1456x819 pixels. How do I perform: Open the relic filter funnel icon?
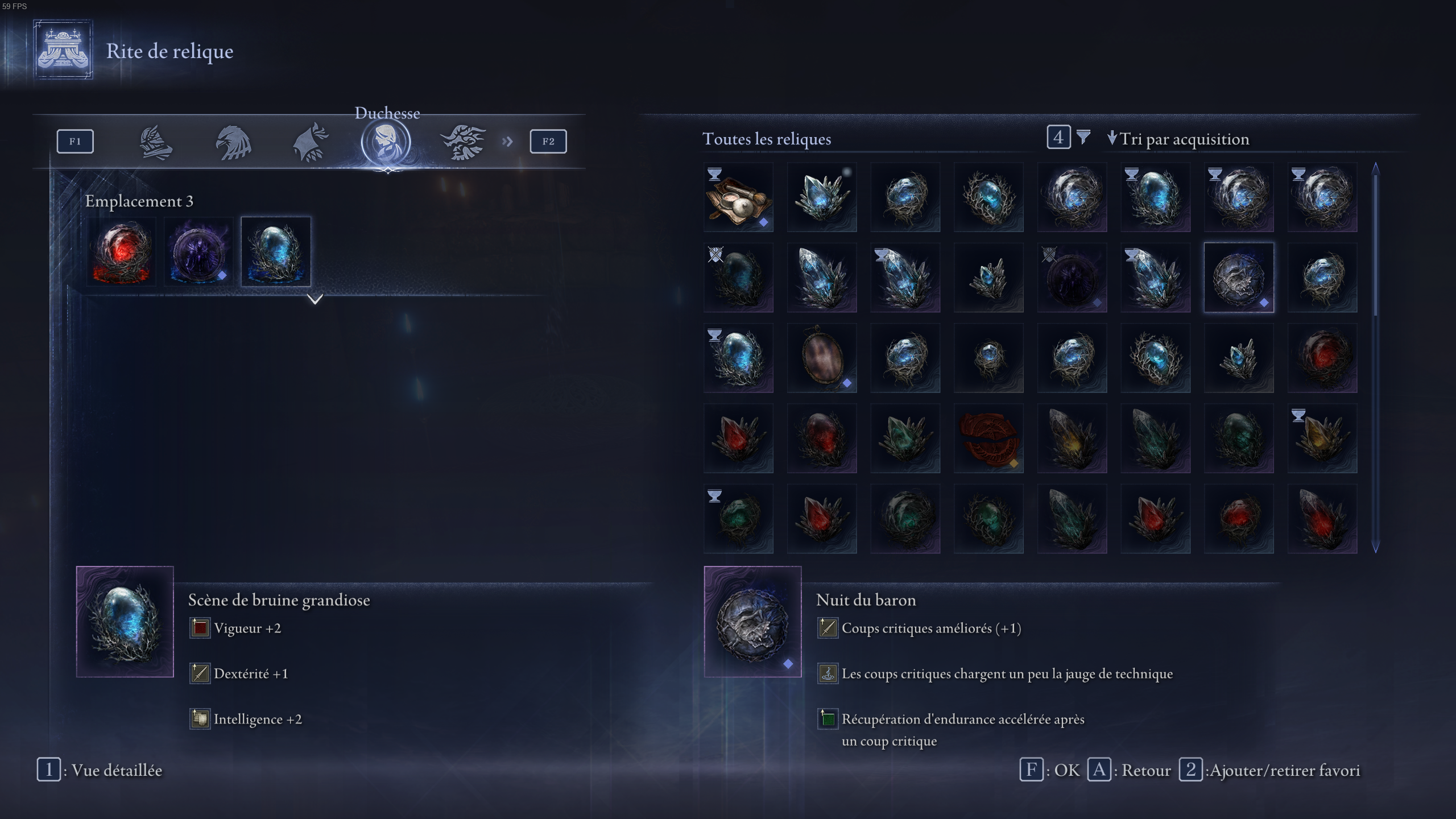[1083, 138]
